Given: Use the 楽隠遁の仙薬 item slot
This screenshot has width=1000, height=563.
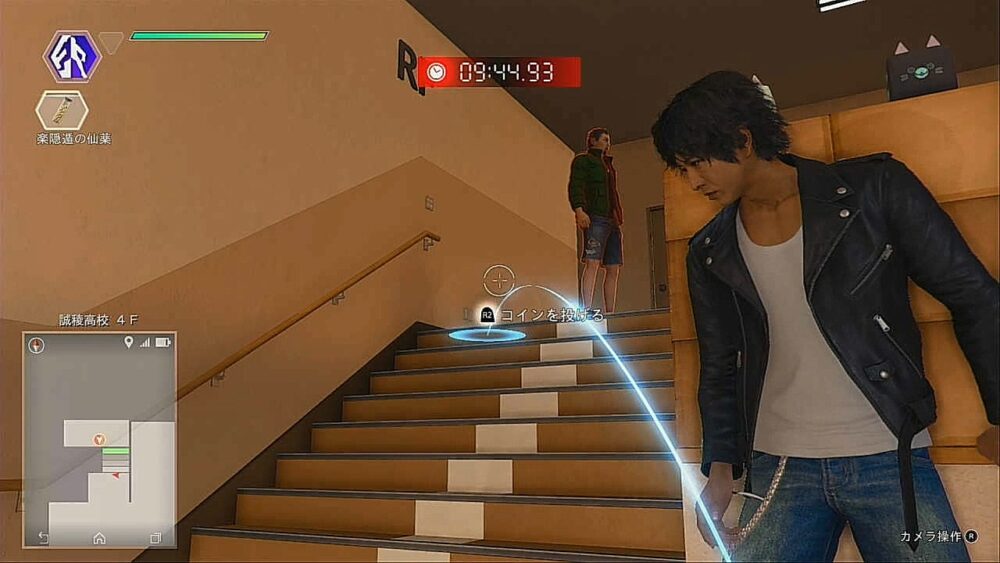Looking at the screenshot, I should pyautogui.click(x=62, y=109).
